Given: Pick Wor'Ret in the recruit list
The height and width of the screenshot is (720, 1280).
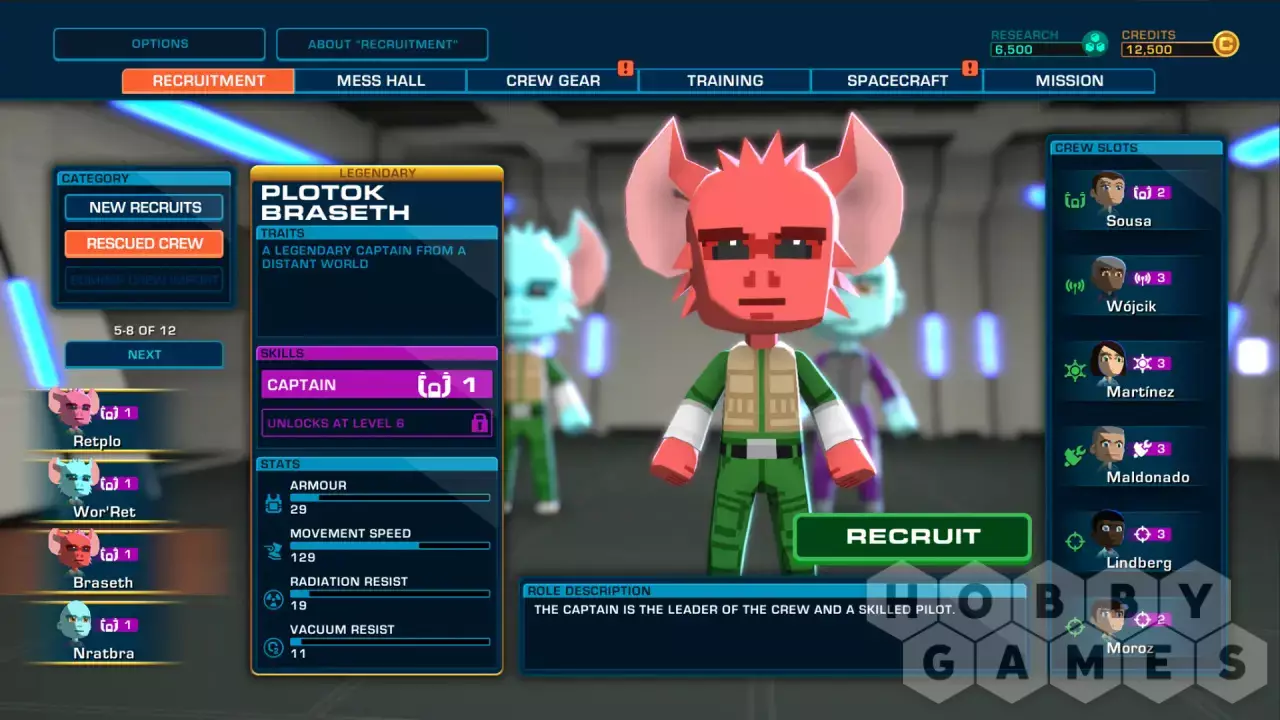Looking at the screenshot, I should click(x=103, y=492).
